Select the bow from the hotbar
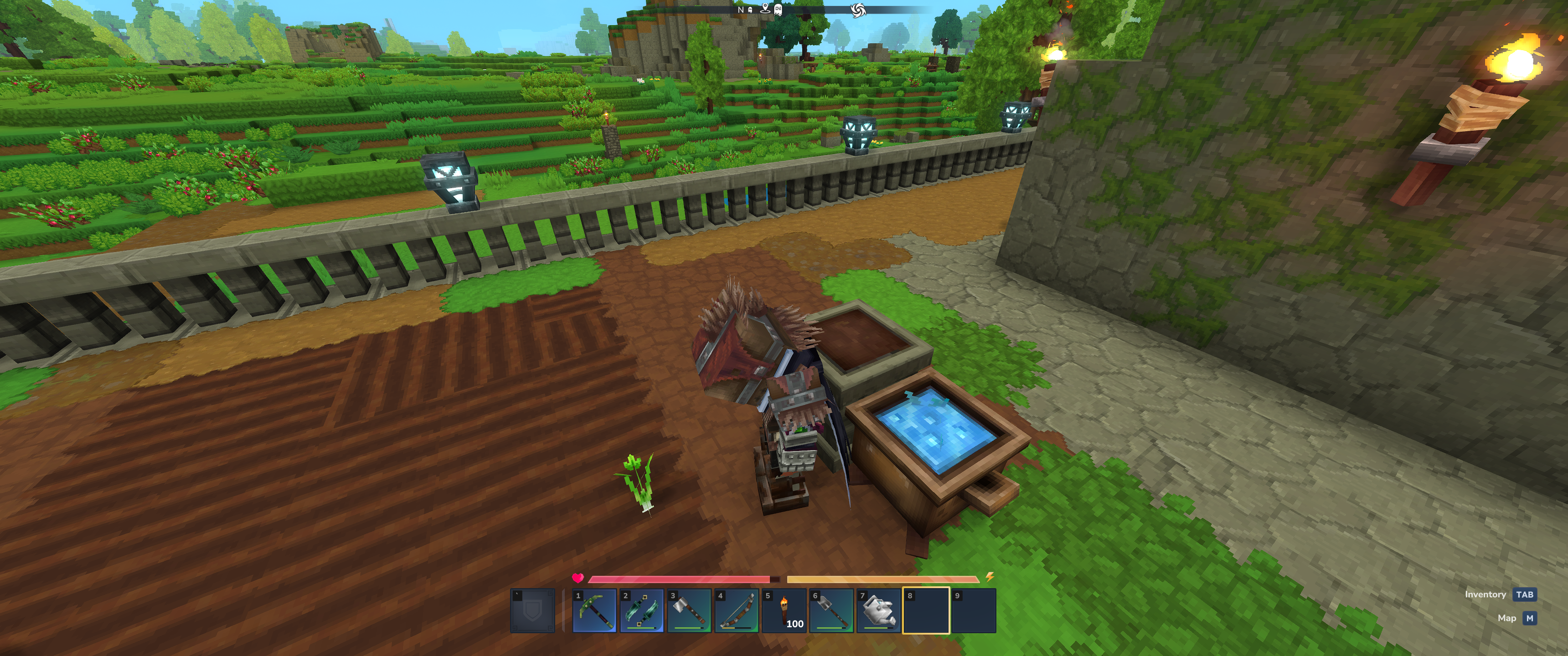The width and height of the screenshot is (1568, 656). (x=737, y=610)
